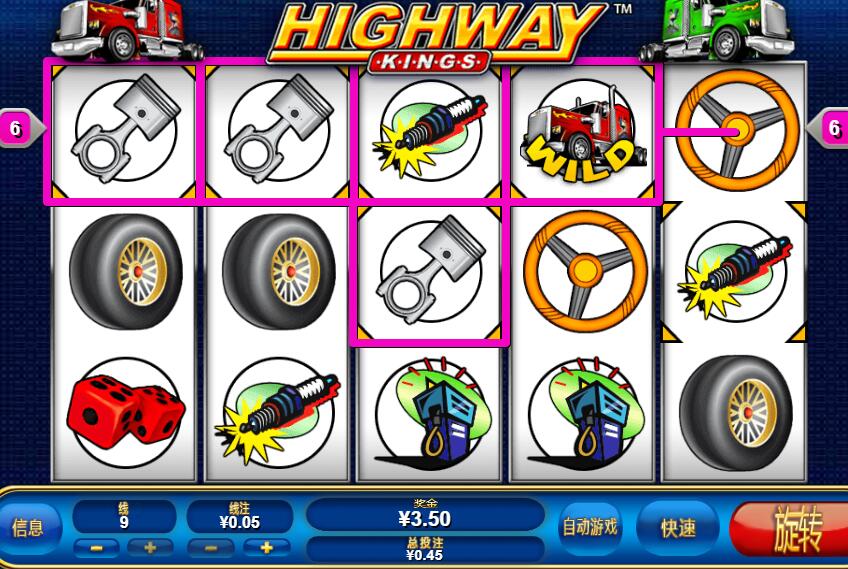The image size is (848, 569).
Task: Raise the line bet (线注)
Action: click(x=266, y=547)
